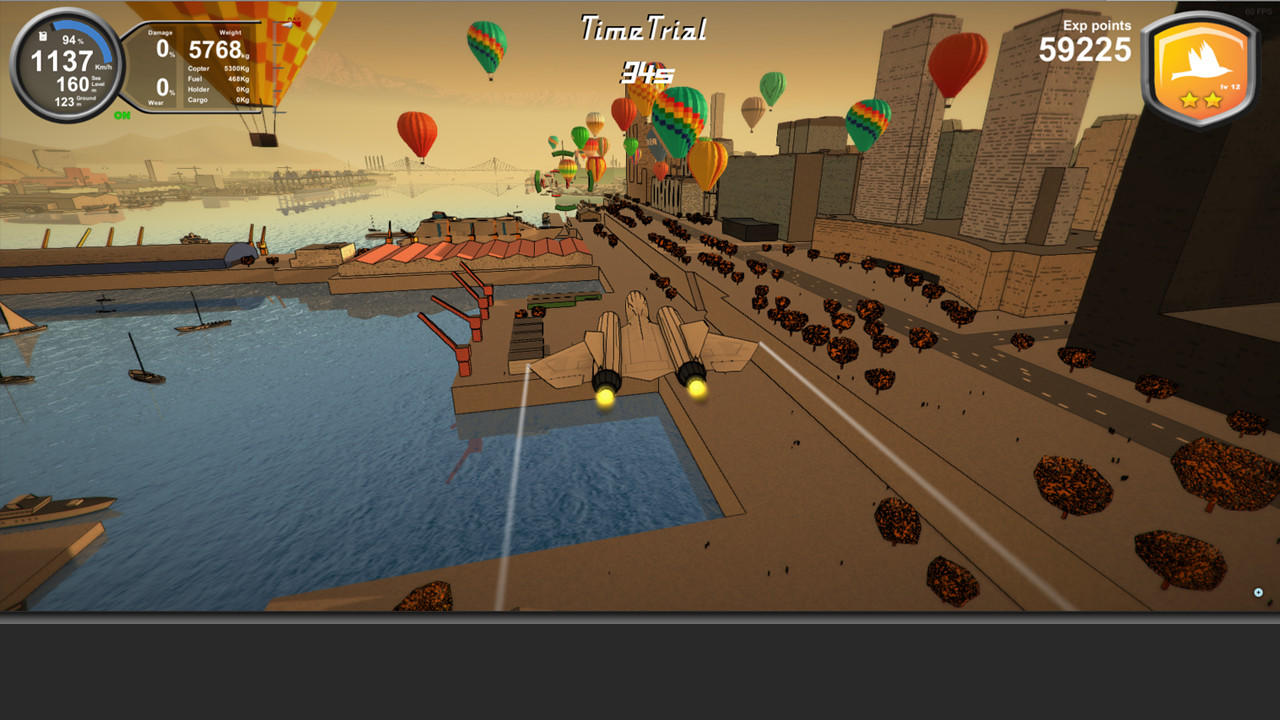Image resolution: width=1280 pixels, height=720 pixels.
Task: Toggle the green ON indicator
Action: 123,115
